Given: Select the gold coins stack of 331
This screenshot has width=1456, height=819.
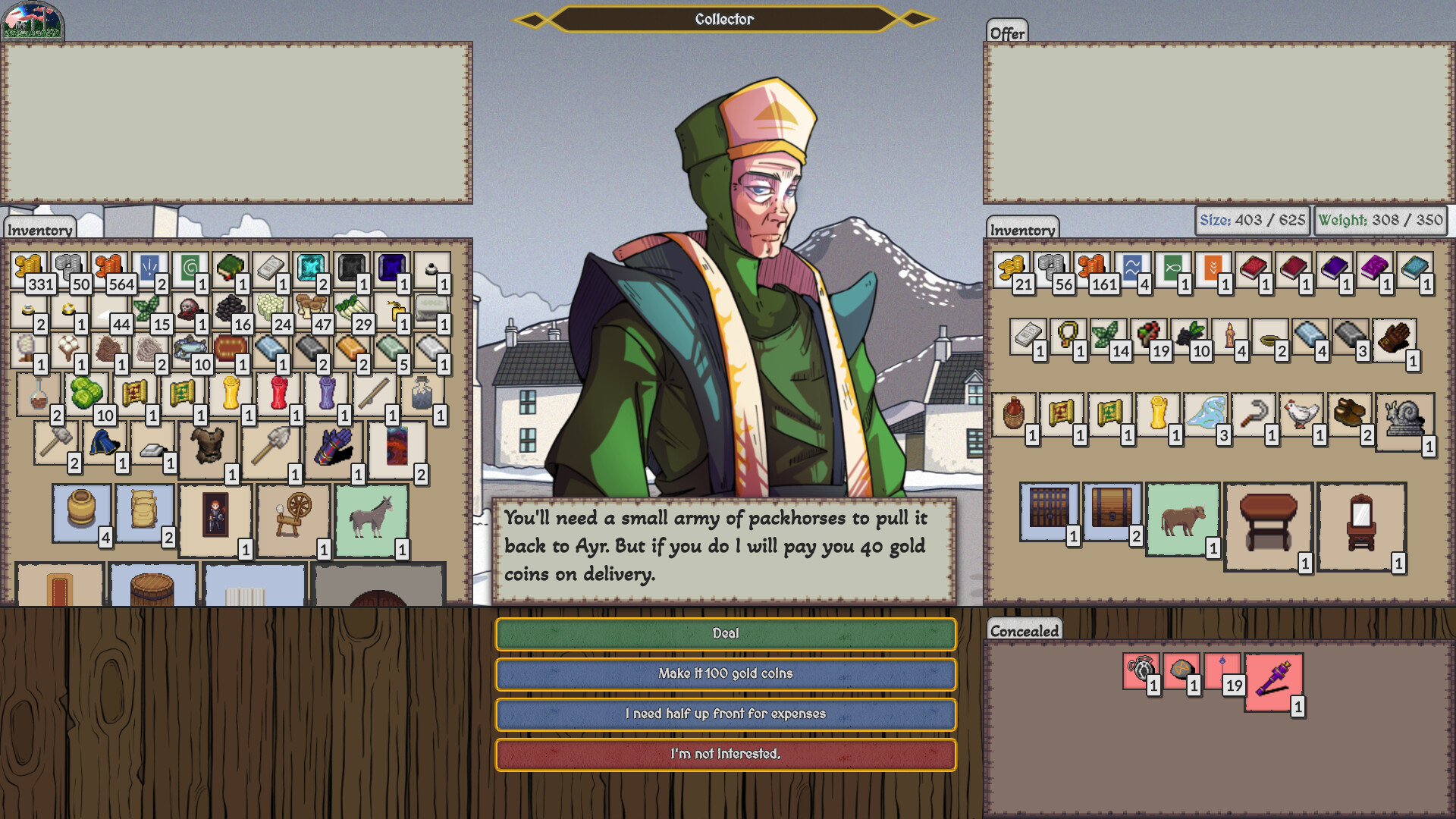Looking at the screenshot, I should coord(29,267).
